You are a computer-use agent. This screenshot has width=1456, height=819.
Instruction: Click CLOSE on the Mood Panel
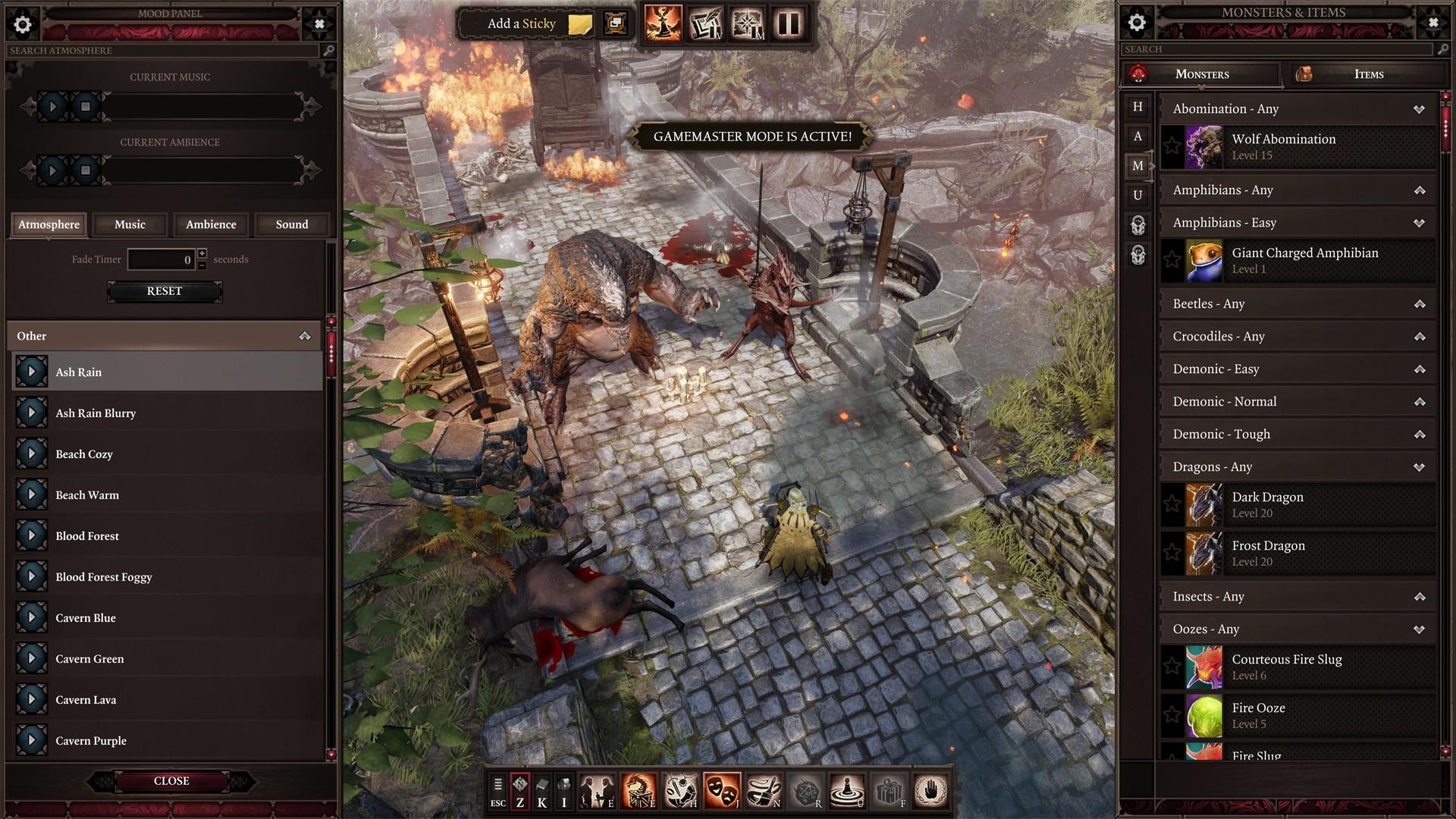(x=171, y=781)
